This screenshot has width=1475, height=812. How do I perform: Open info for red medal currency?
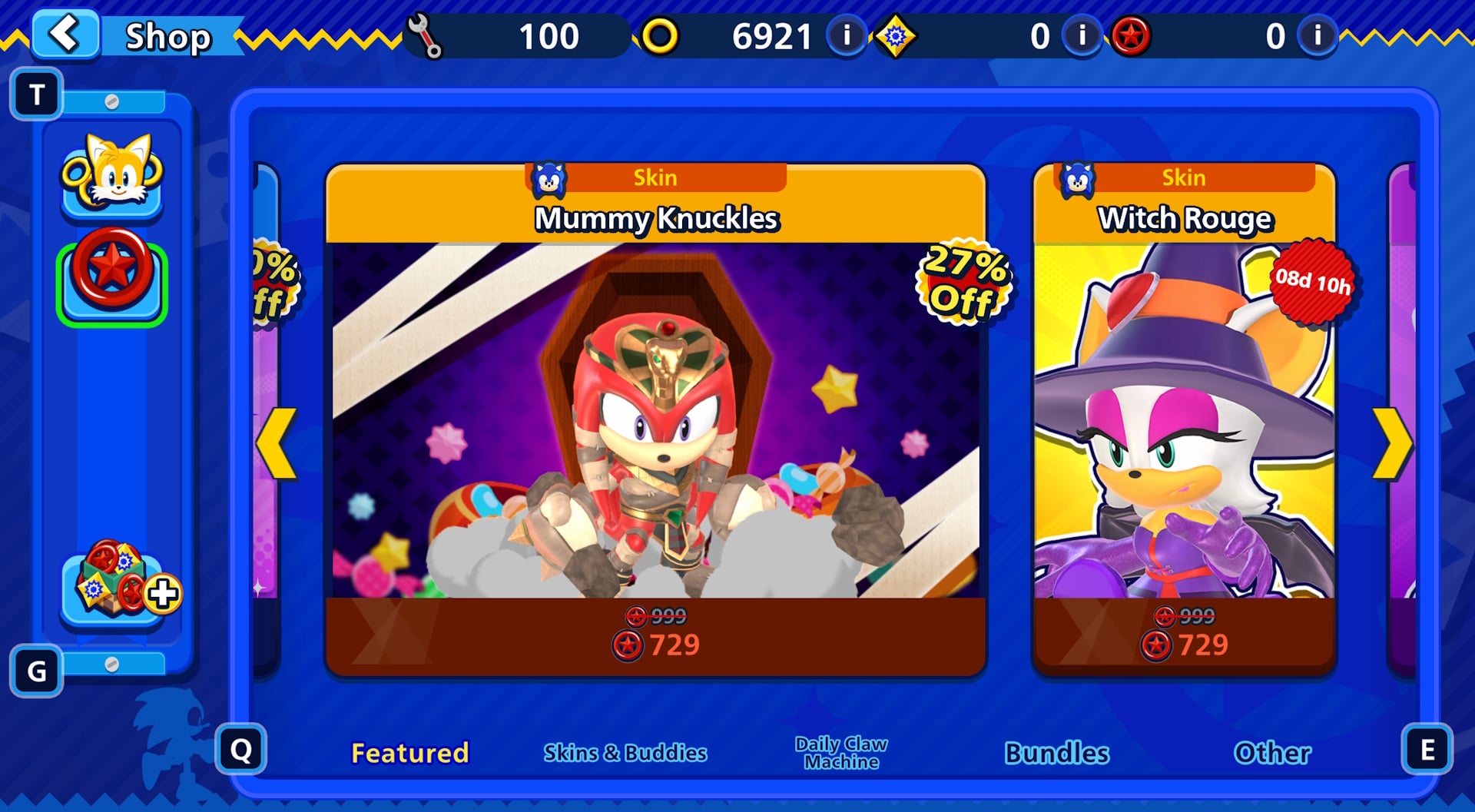tap(1316, 35)
